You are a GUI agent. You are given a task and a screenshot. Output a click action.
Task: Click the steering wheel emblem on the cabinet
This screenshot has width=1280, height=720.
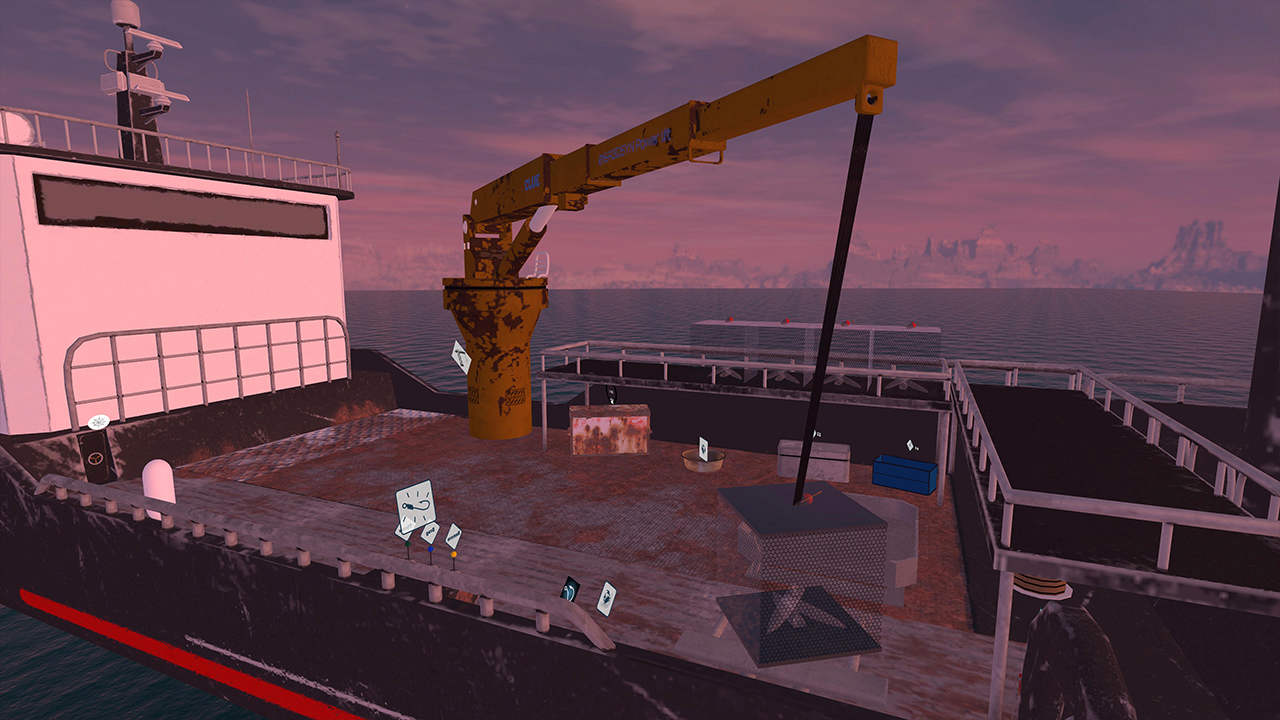click(96, 458)
